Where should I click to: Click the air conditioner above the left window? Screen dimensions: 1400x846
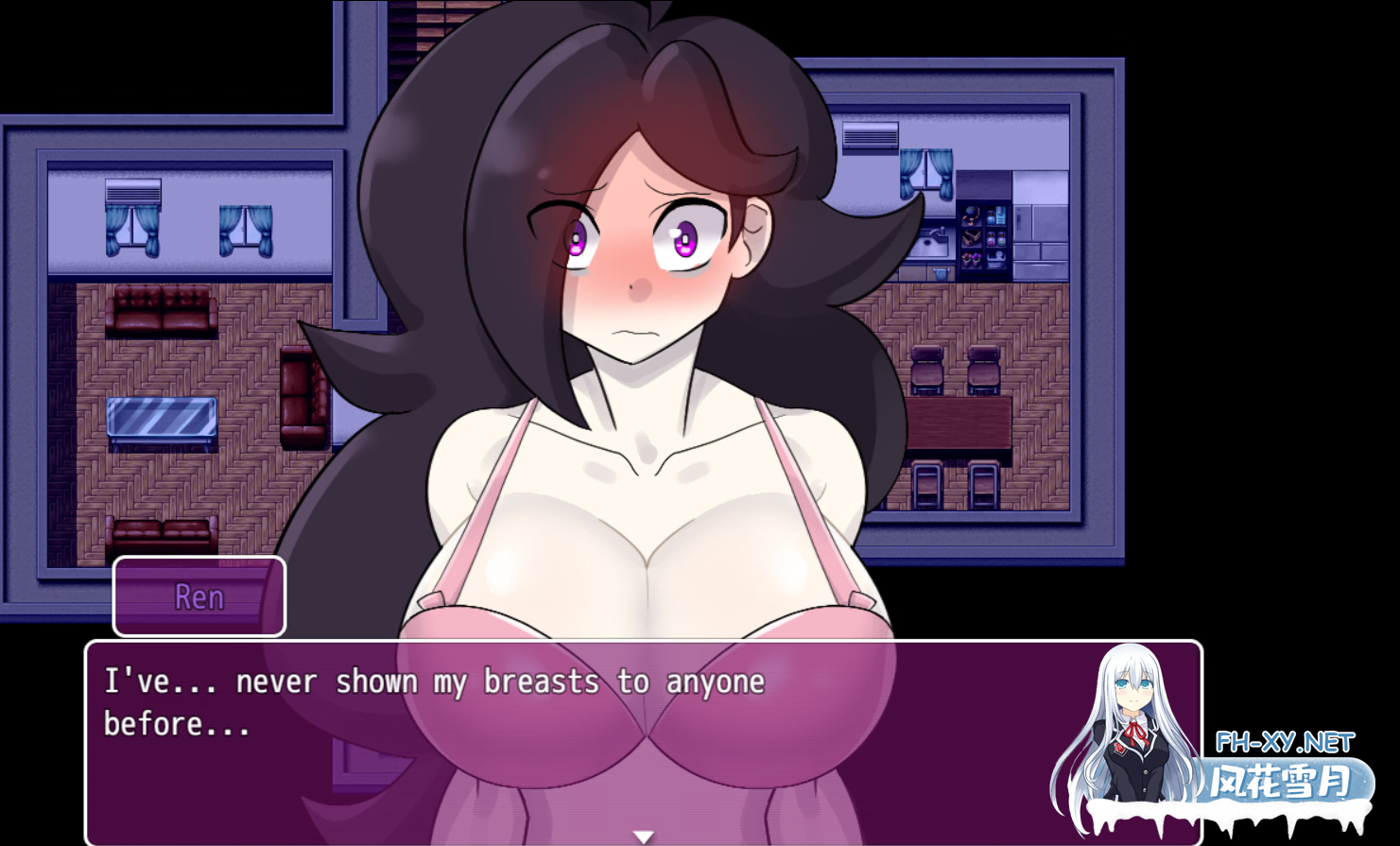click(x=132, y=192)
